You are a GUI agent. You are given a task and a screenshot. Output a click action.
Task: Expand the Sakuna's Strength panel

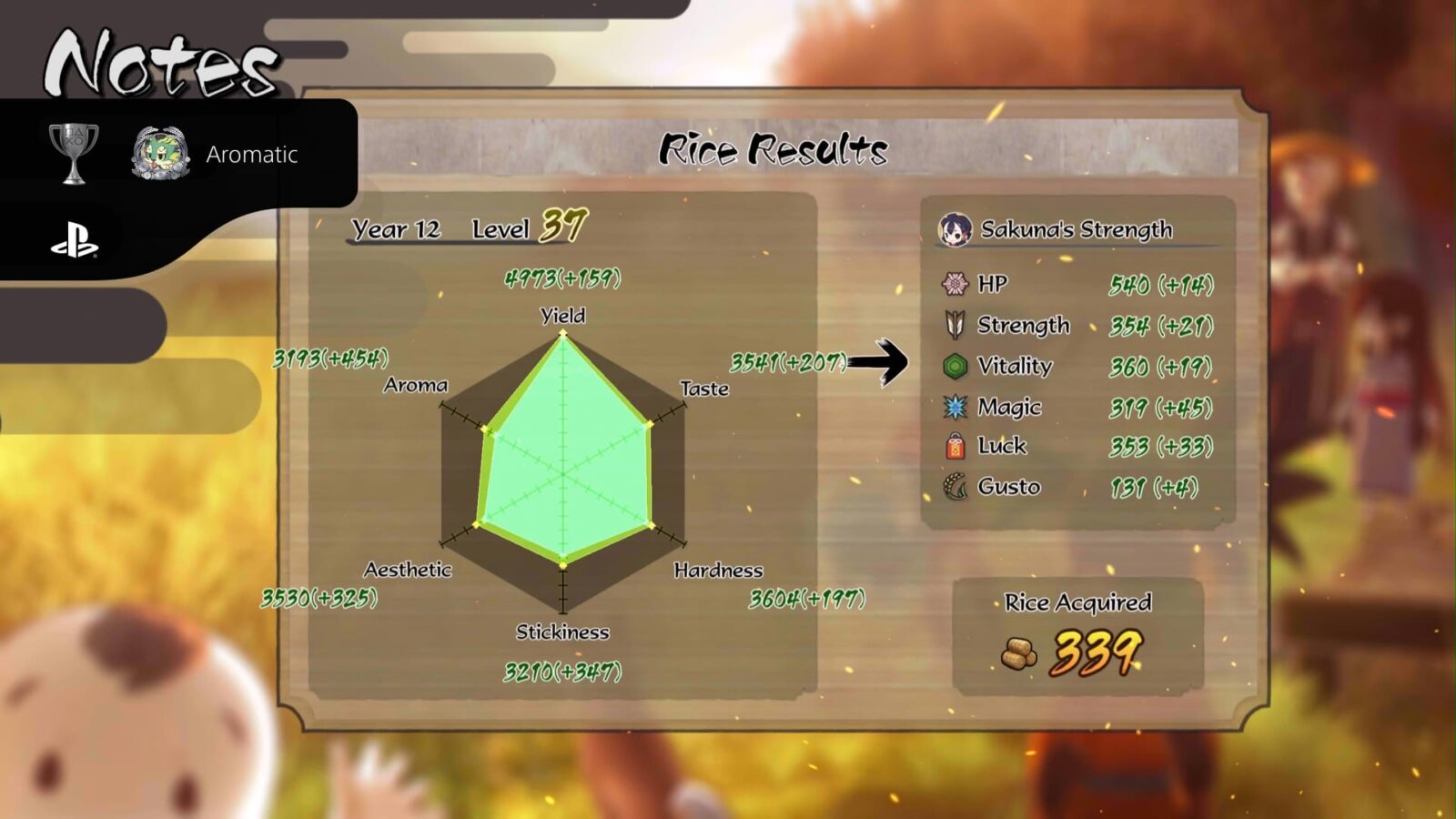1074,229
